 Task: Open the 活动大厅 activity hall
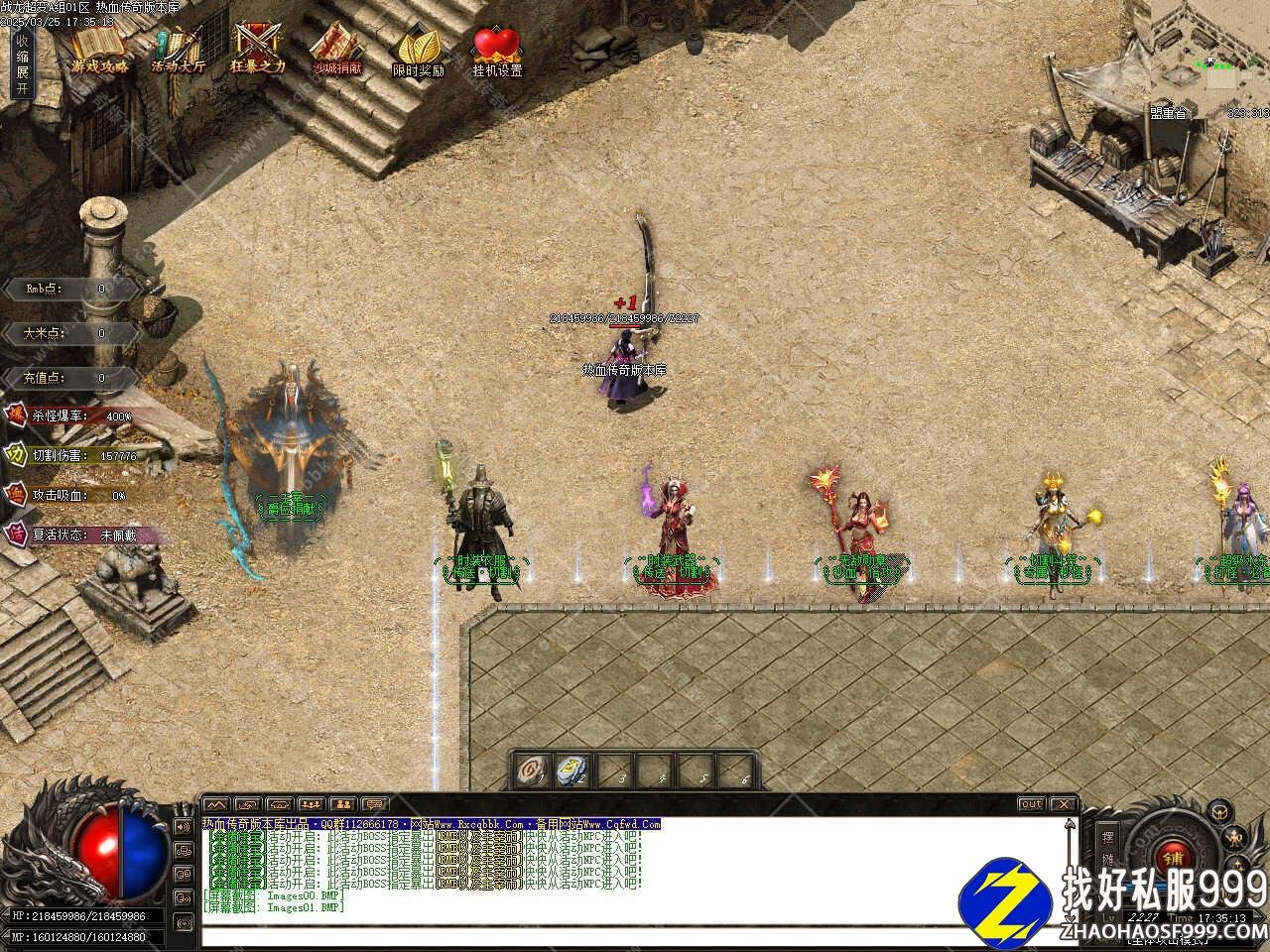(x=179, y=50)
